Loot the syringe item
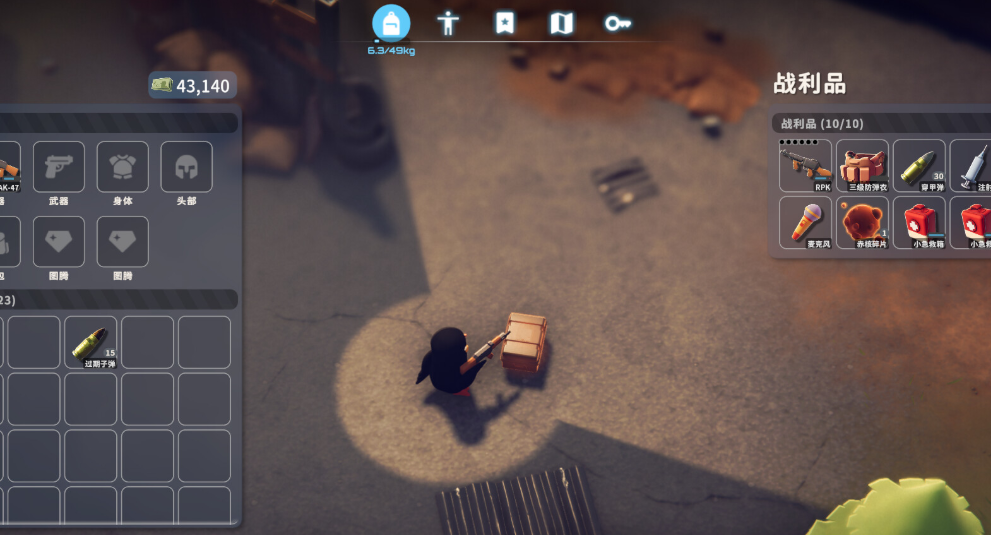991x535 pixels. [972, 165]
